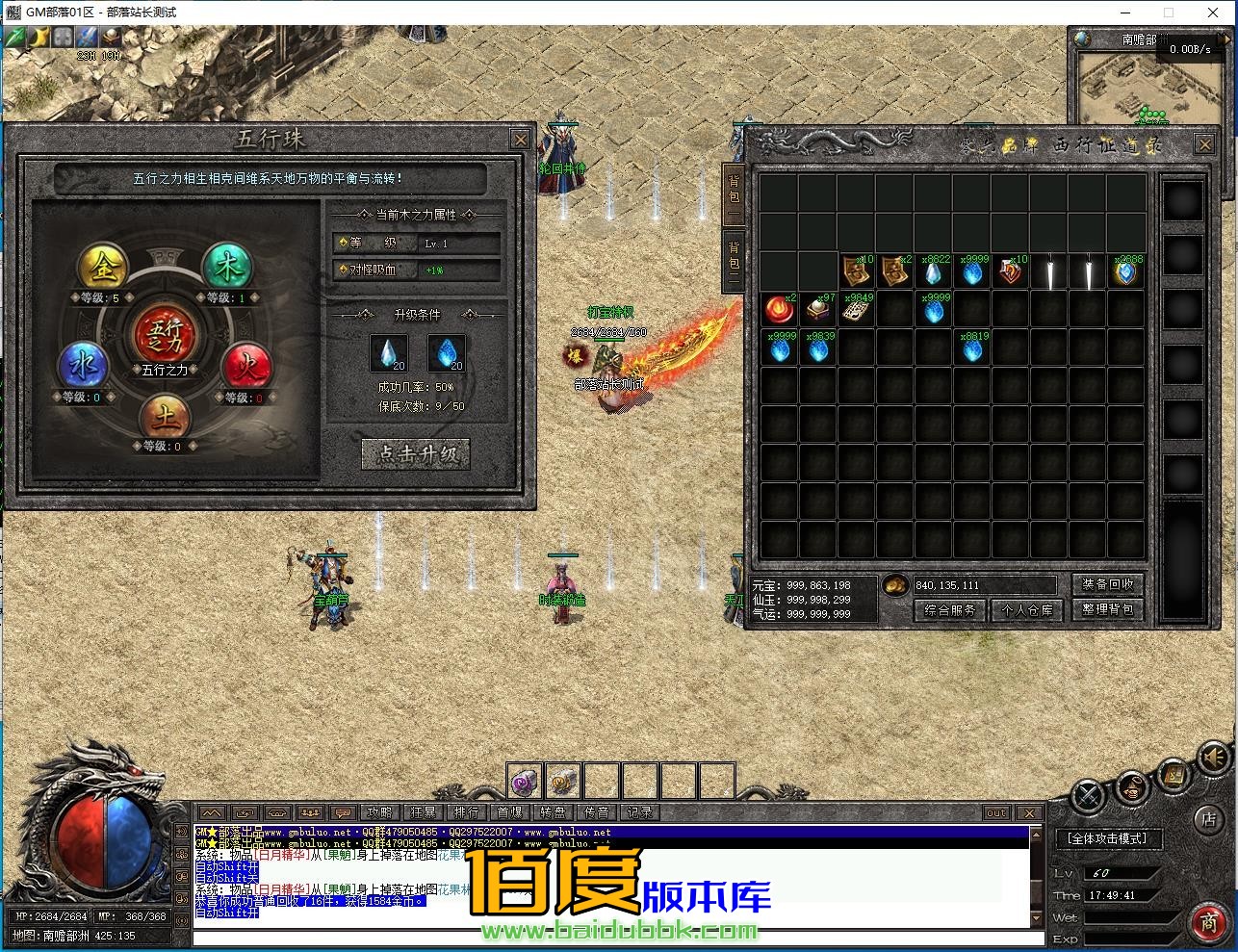Select the blue-gold amulet item x2888

(x=1125, y=272)
